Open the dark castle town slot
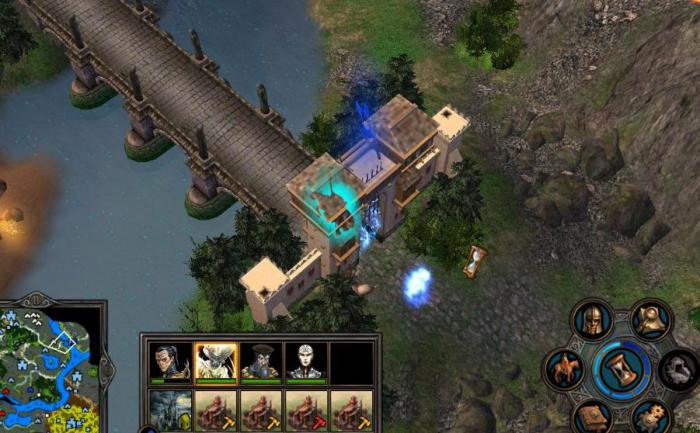 170,411
